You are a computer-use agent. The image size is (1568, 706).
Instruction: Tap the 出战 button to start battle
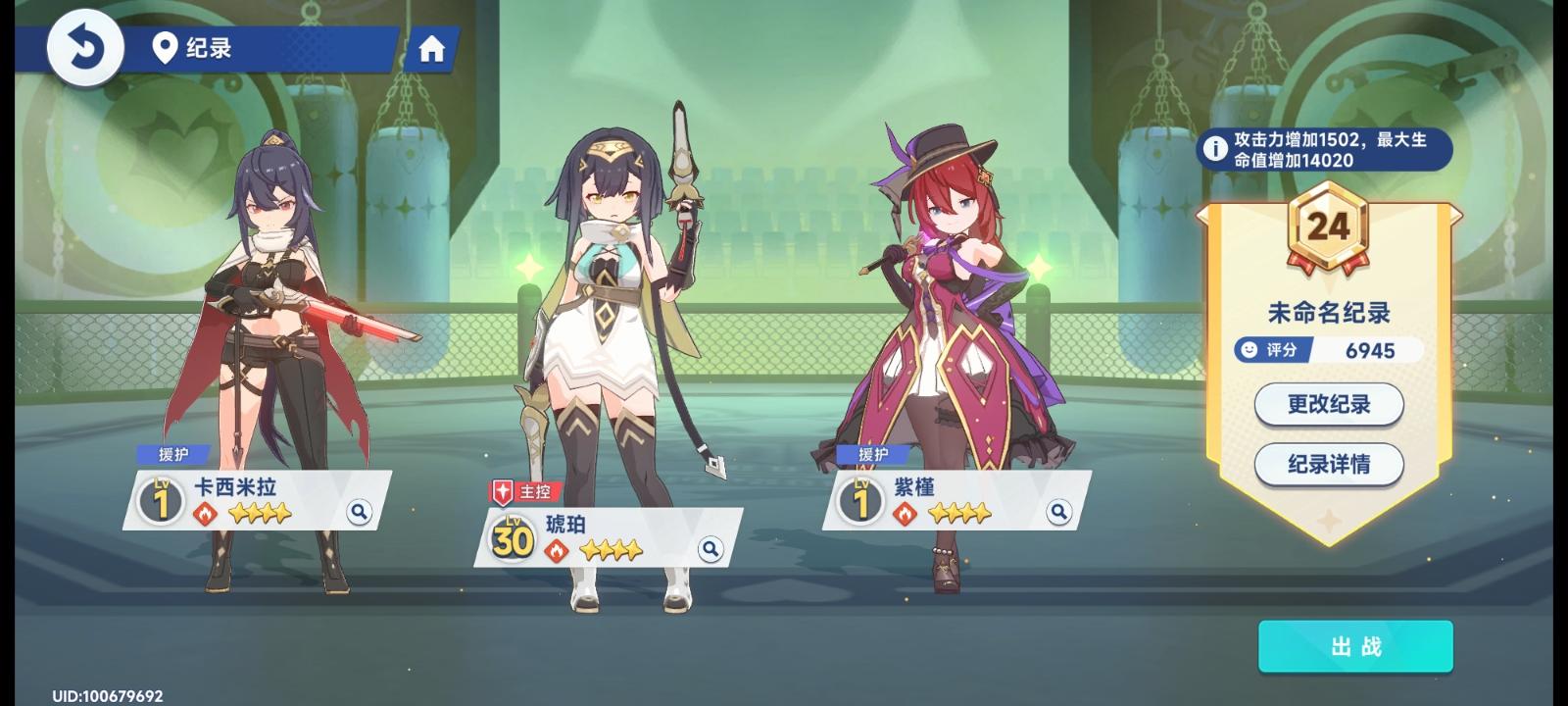[x=1356, y=647]
